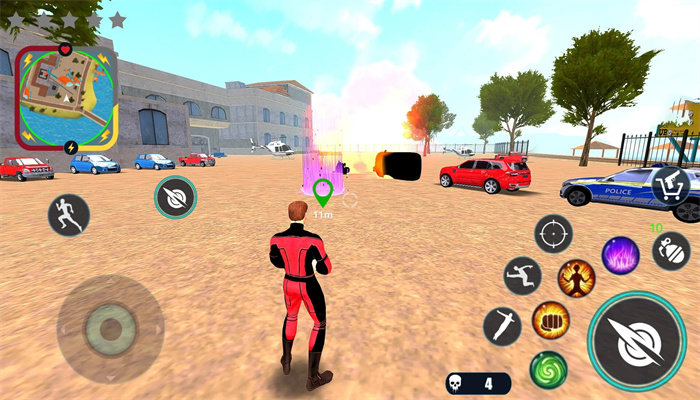Use the virtual movement joystick
This screenshot has height=400, width=700.
pyautogui.click(x=110, y=327)
